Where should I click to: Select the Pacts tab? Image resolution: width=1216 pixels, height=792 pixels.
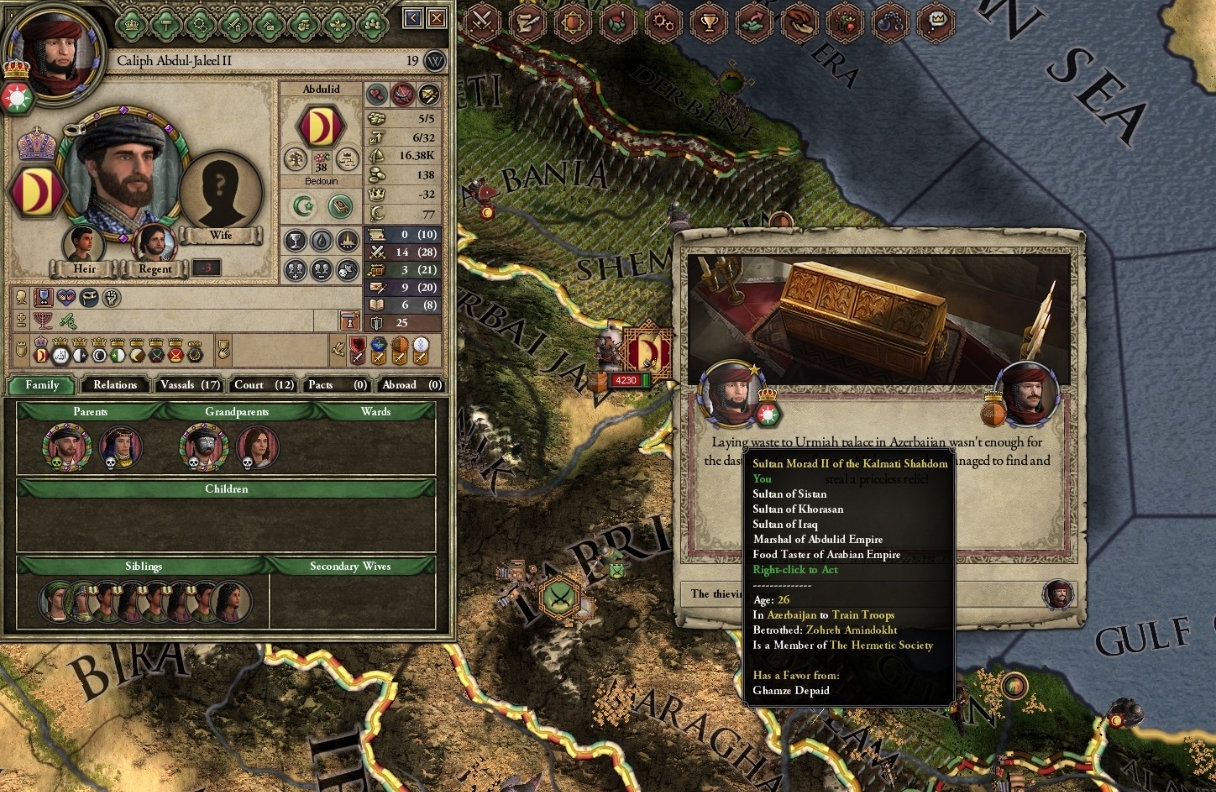[x=337, y=384]
